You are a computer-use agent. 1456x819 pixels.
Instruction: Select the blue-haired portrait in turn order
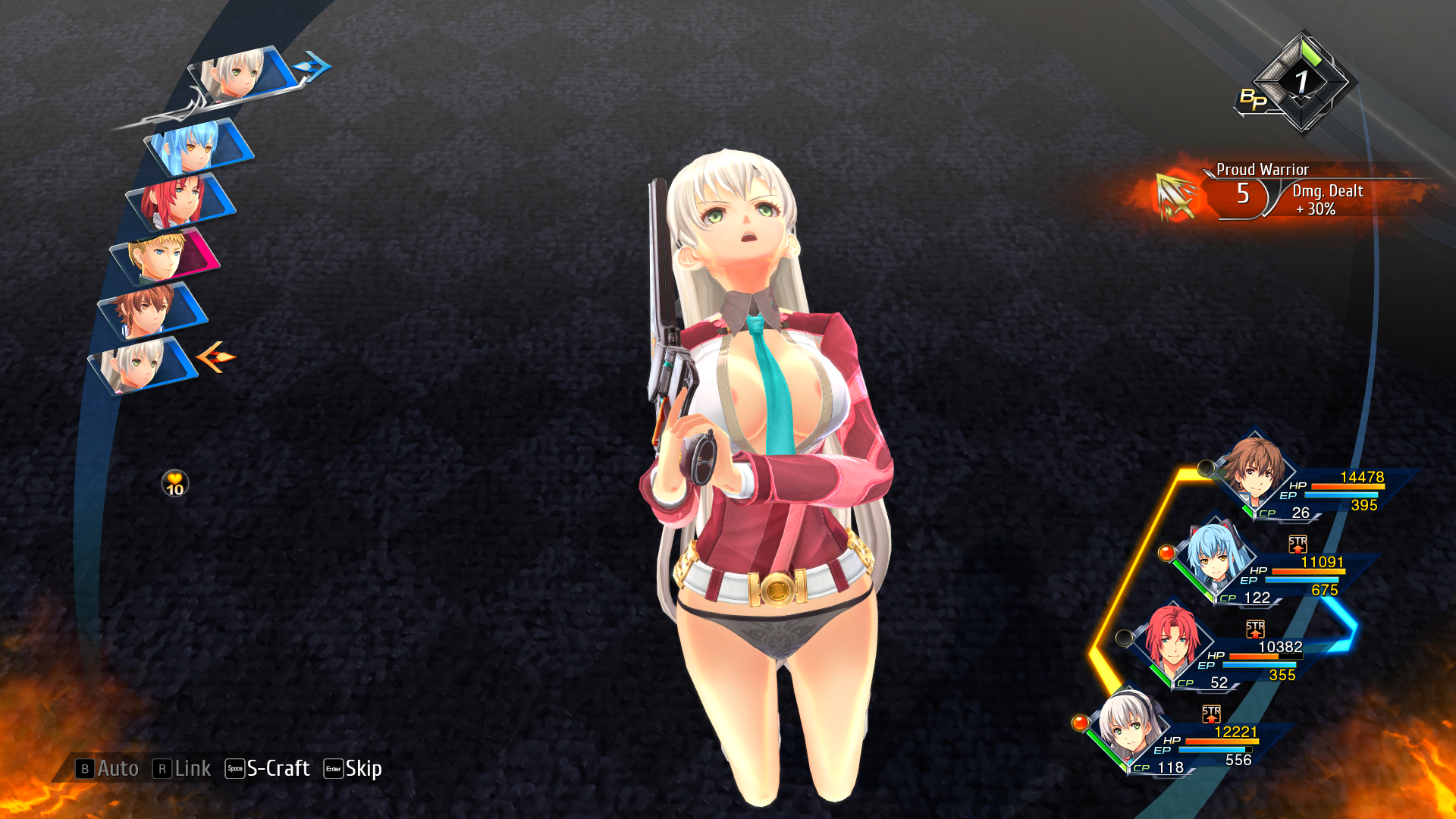[x=196, y=148]
